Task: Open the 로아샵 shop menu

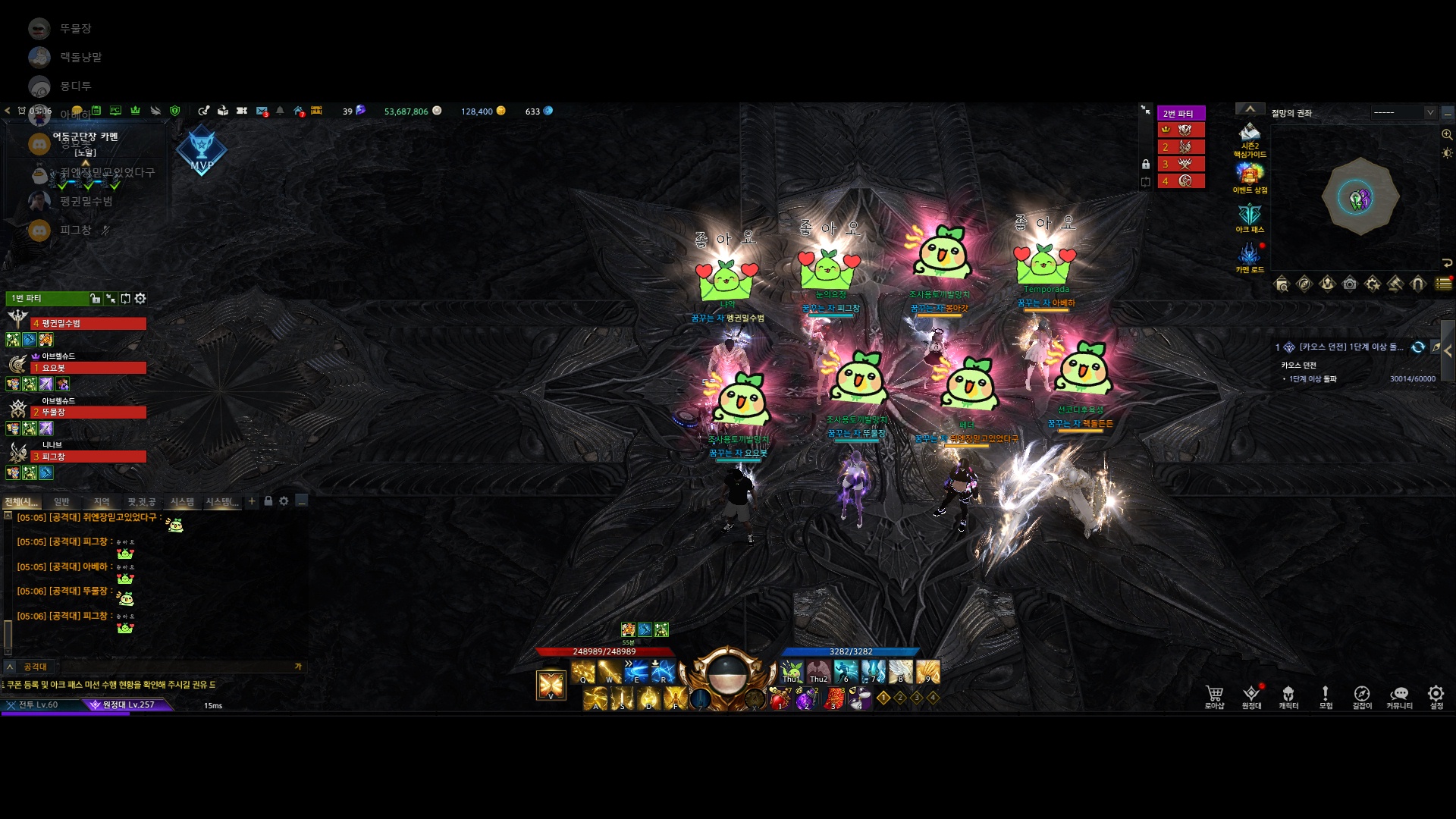Action: [1214, 696]
